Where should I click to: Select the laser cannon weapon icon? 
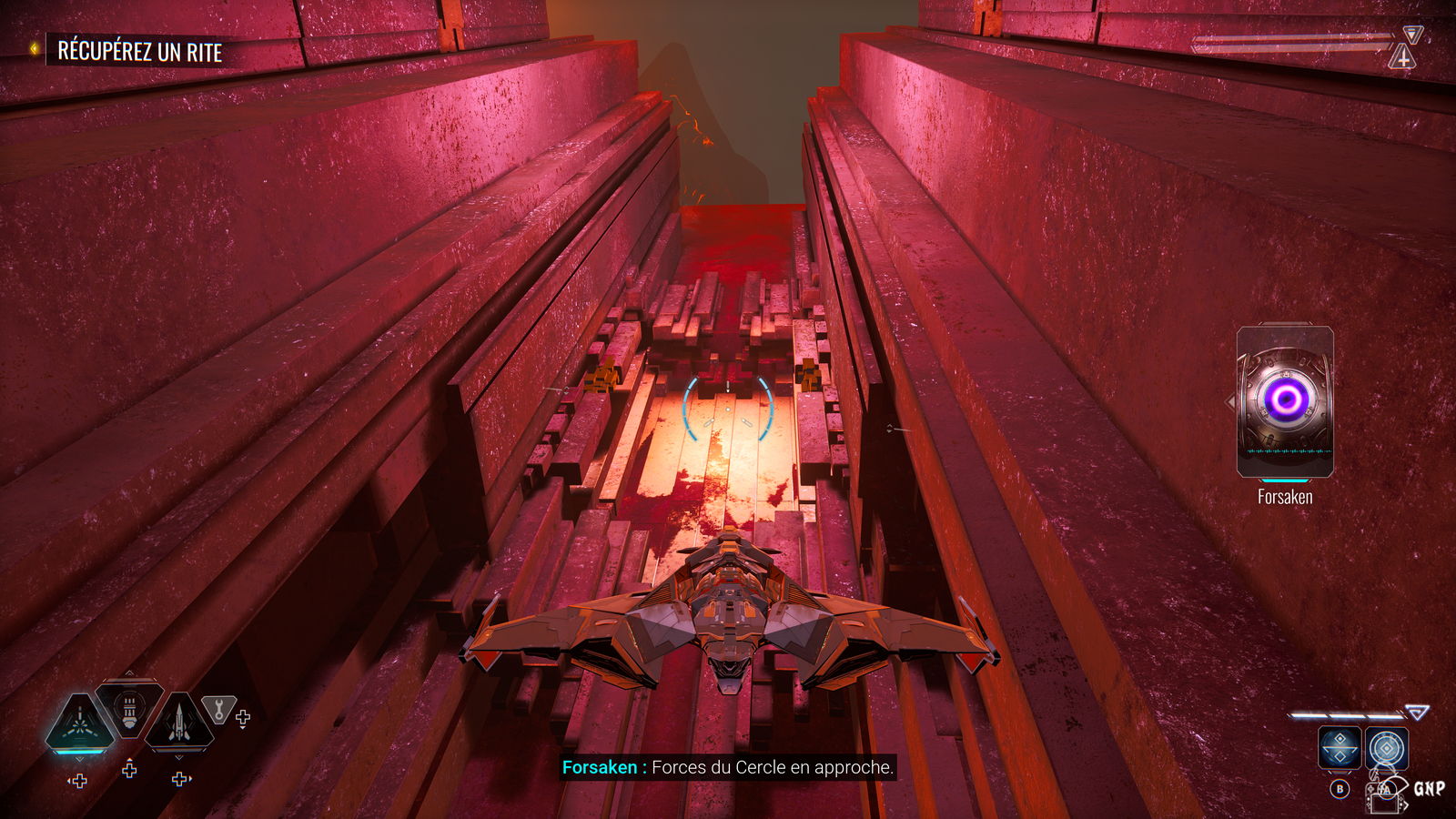[80, 724]
